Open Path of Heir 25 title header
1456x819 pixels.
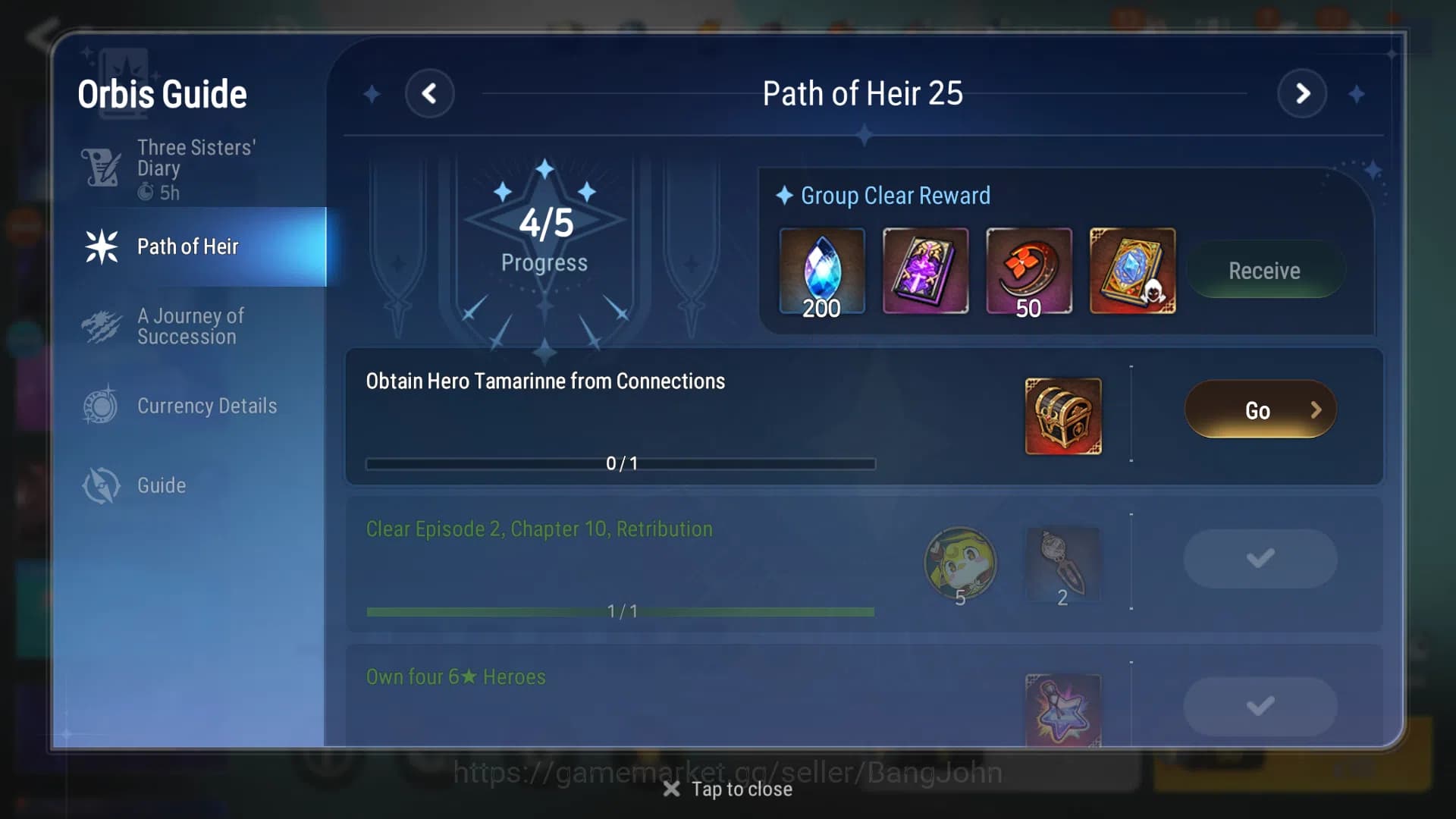[x=863, y=93]
